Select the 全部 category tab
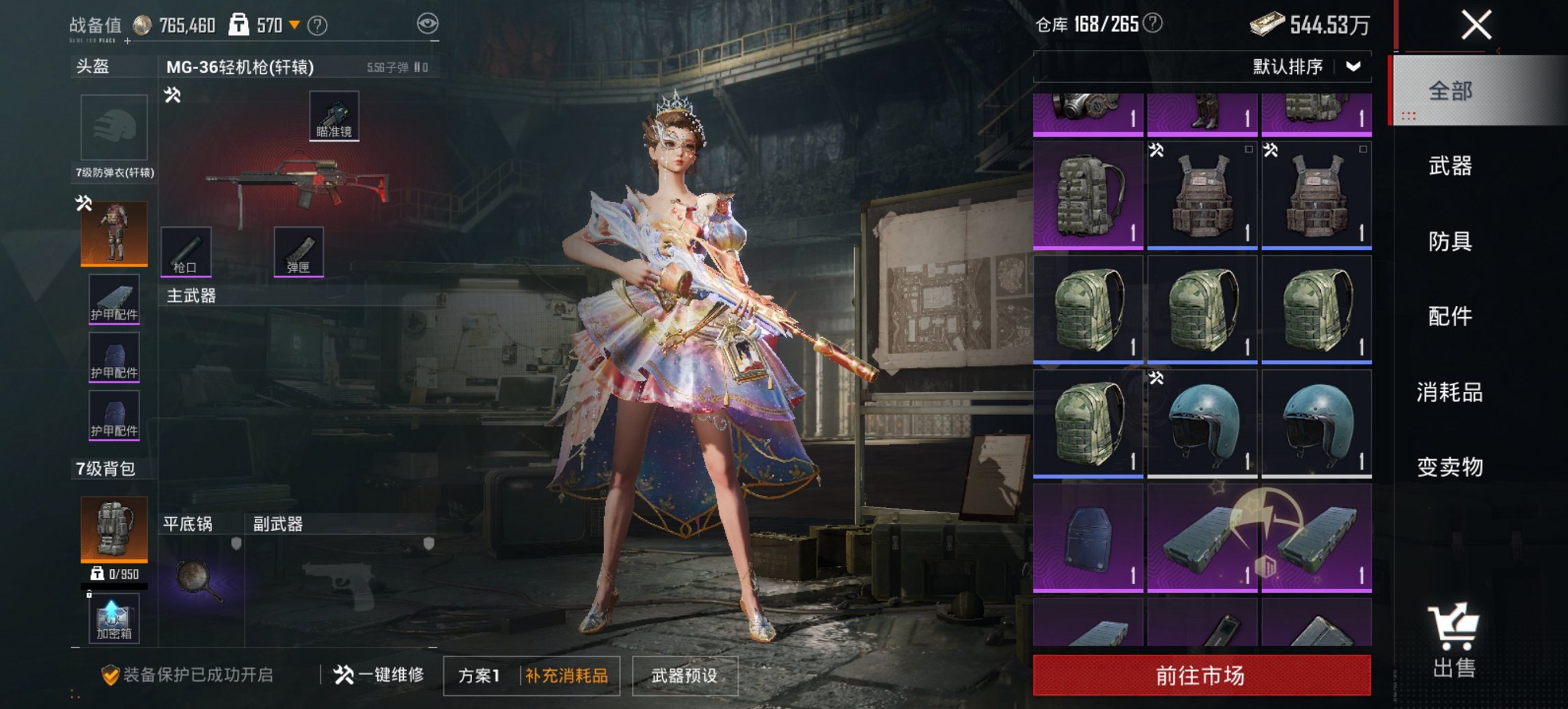The width and height of the screenshot is (1568, 709). tap(1450, 91)
